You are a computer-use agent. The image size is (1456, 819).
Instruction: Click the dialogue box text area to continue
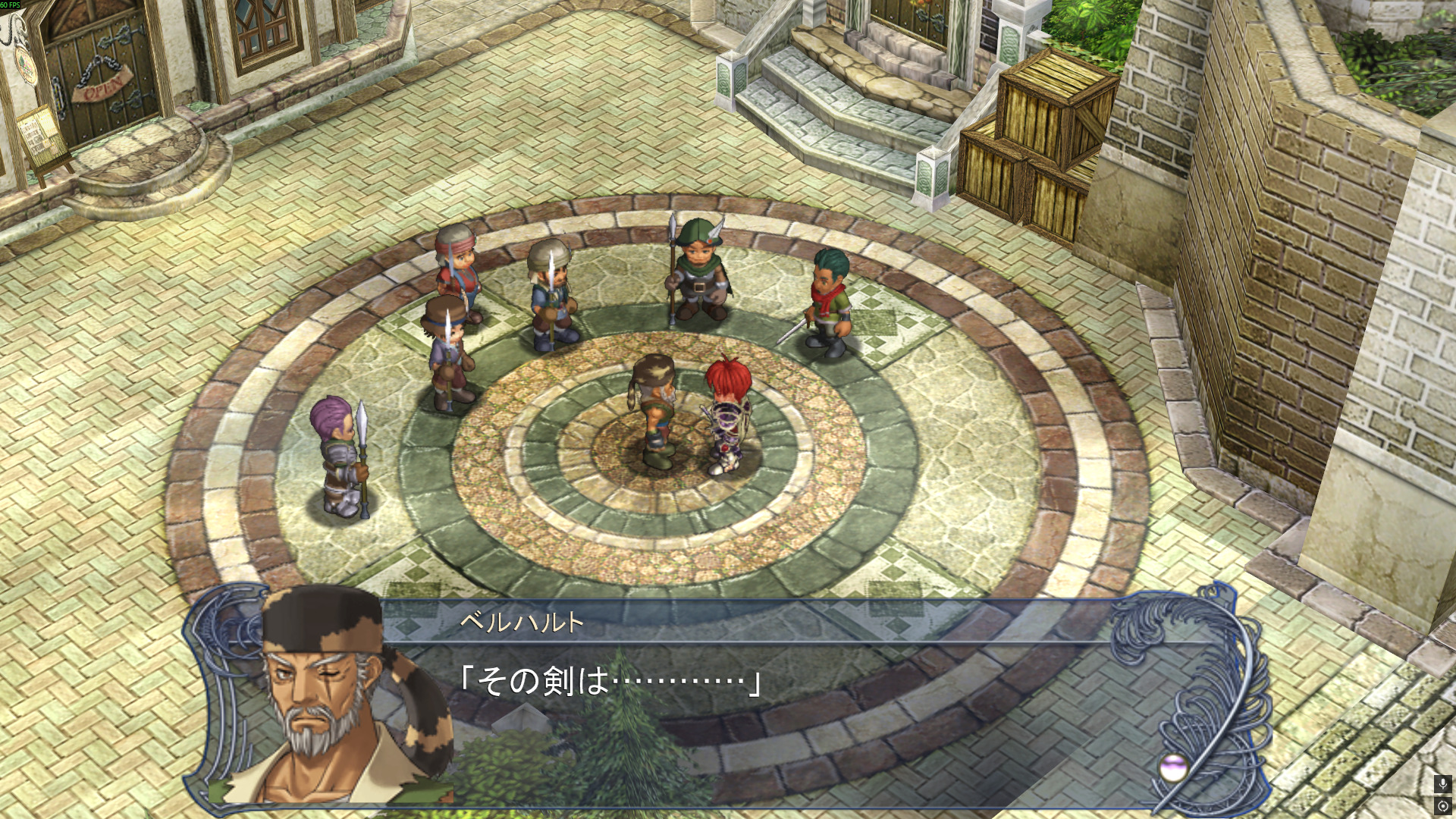[x=758, y=705]
